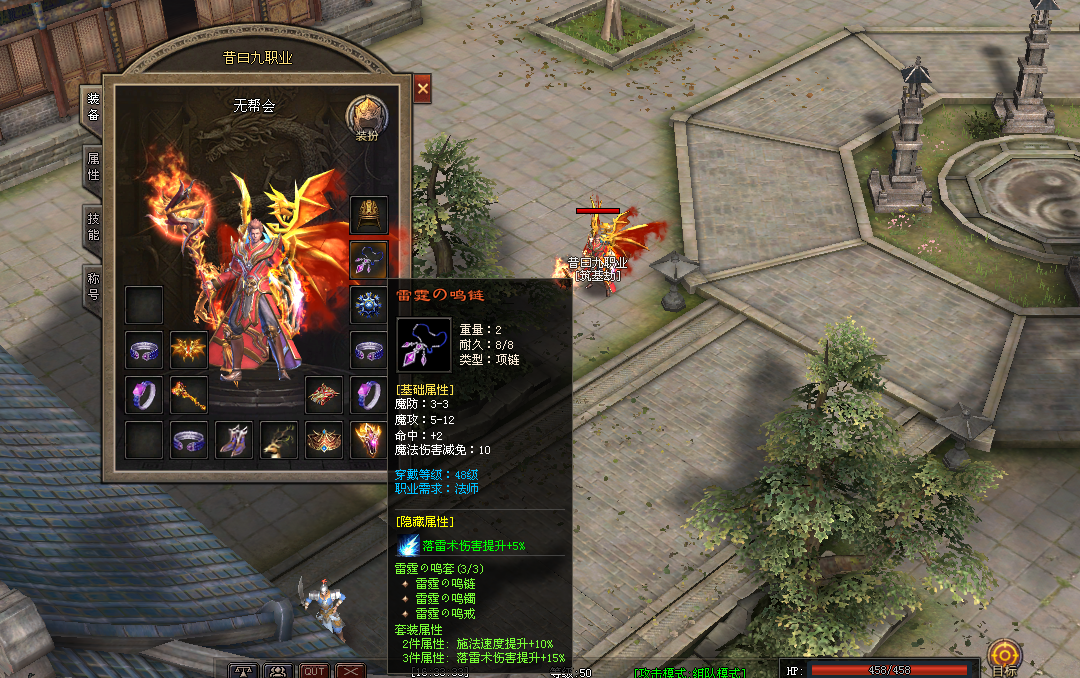
Task: Close the character equipment panel
Action: coord(423,89)
